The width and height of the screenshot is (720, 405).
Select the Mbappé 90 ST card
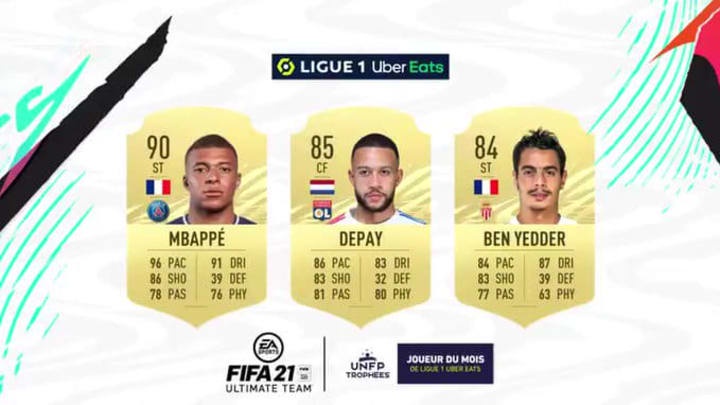pos(197,213)
